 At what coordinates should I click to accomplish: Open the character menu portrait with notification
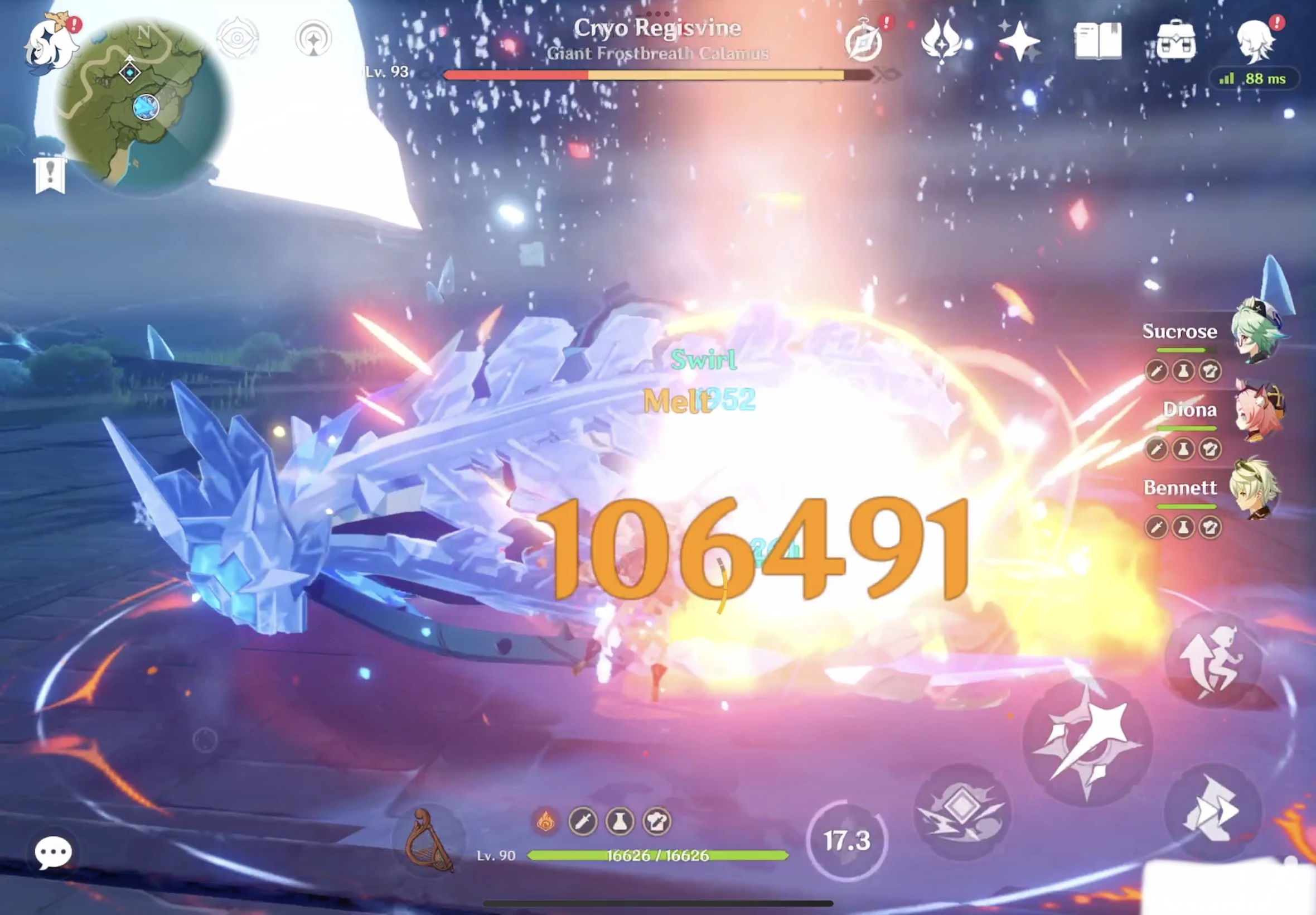1257,43
